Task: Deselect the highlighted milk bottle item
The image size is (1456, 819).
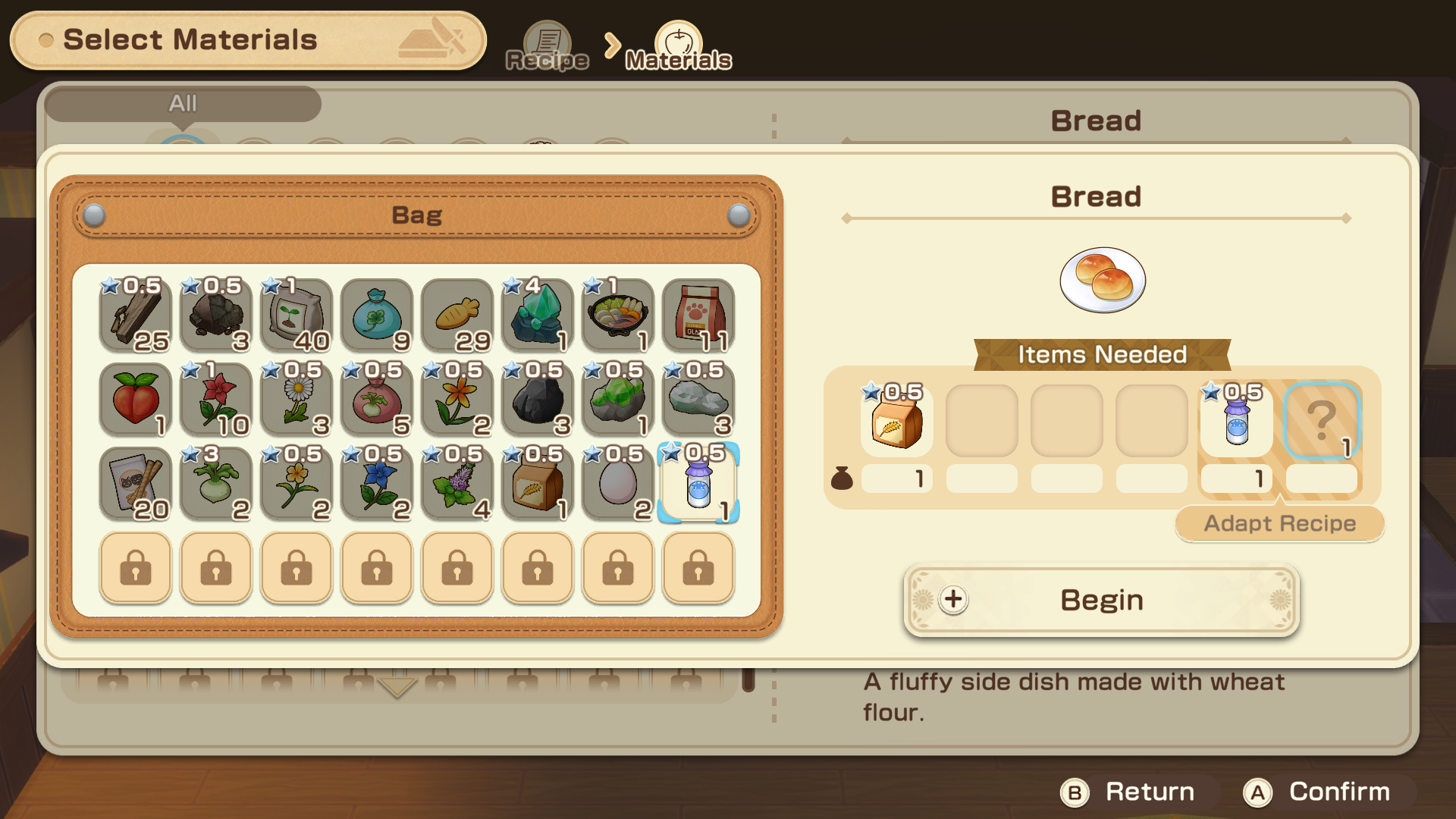Action: point(697,484)
